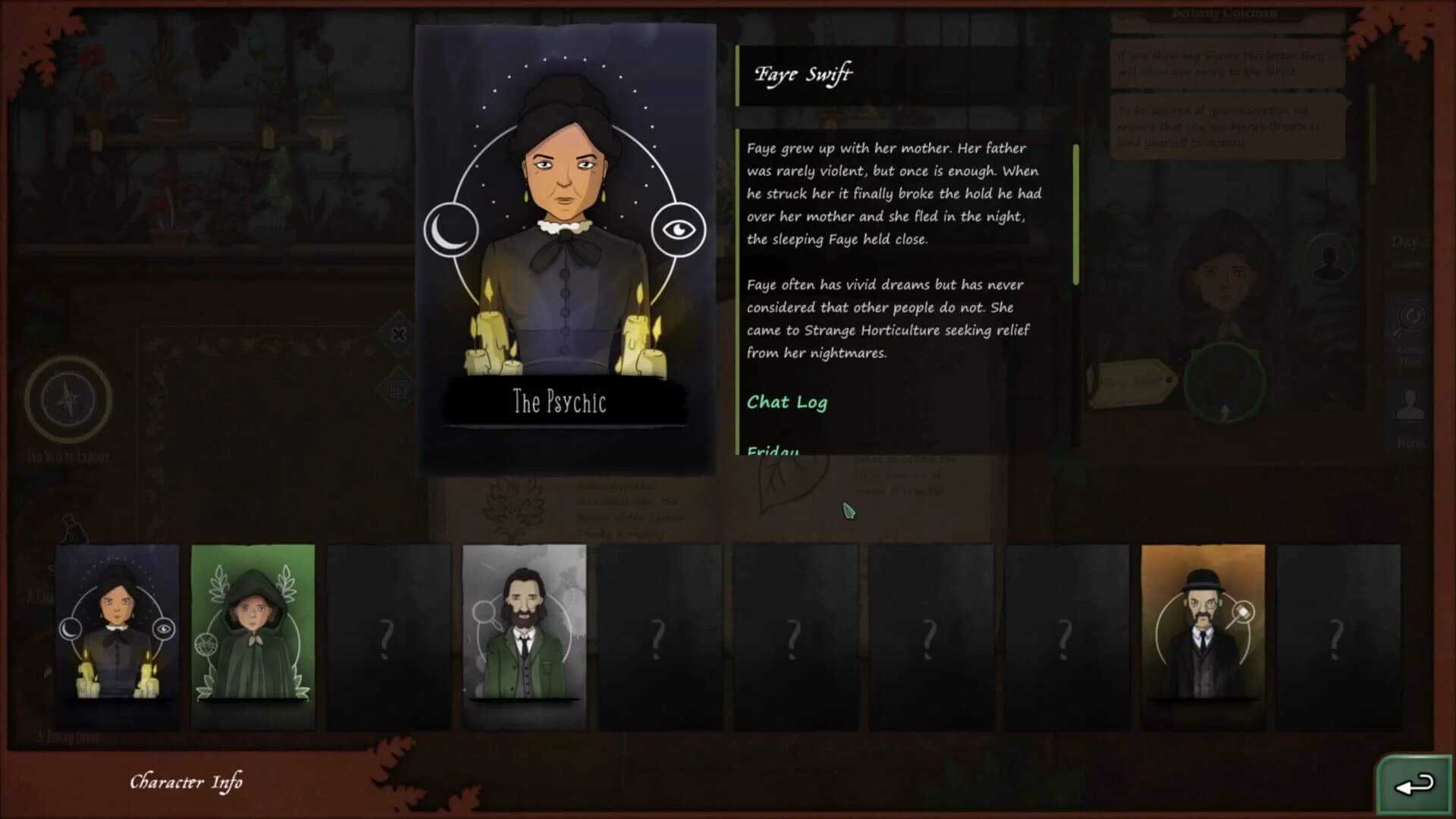Screen dimensions: 1456x819
Task: Expand the Friday chat log entry
Action: [x=773, y=450]
